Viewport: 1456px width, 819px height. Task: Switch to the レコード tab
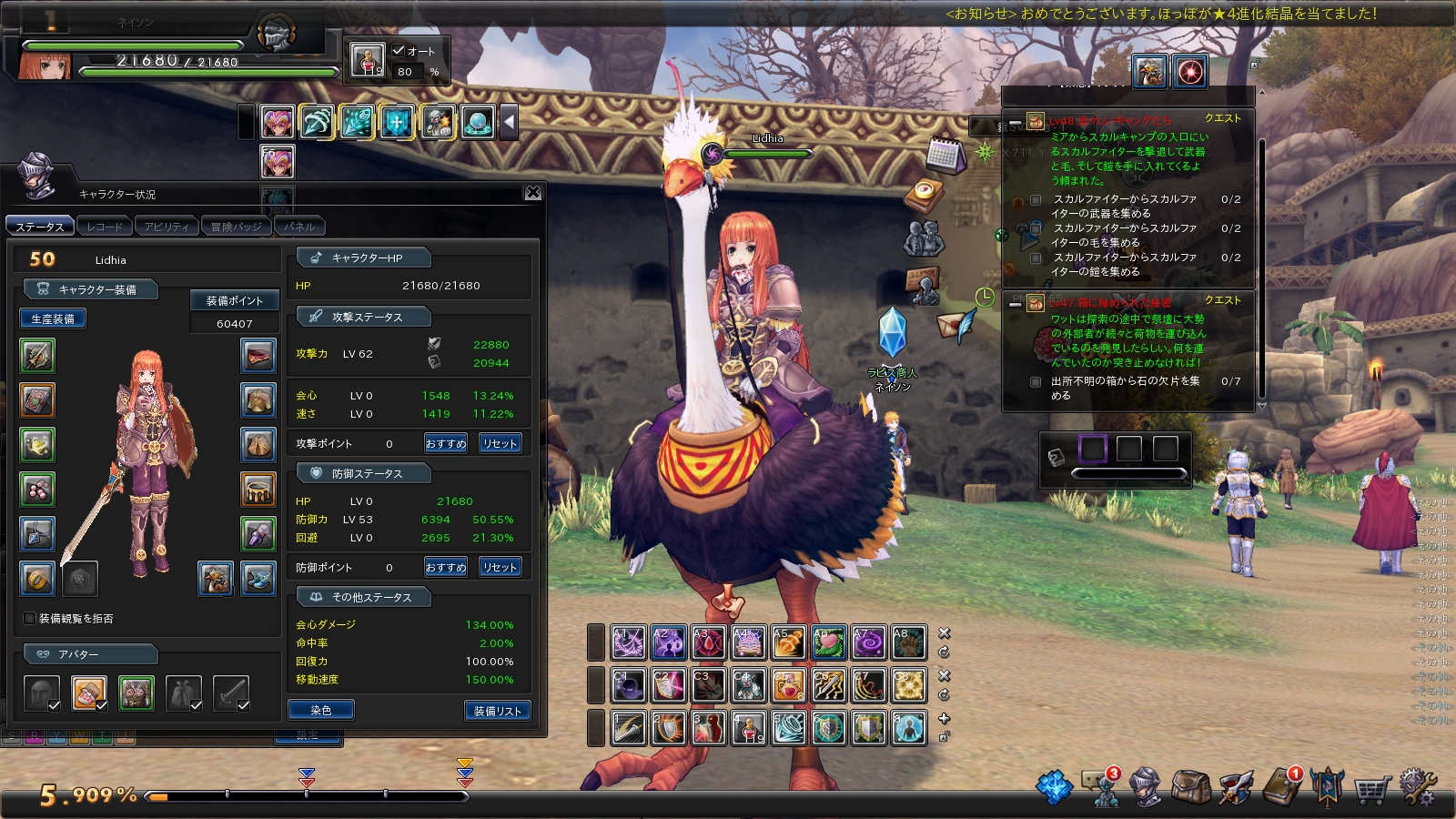pos(105,227)
